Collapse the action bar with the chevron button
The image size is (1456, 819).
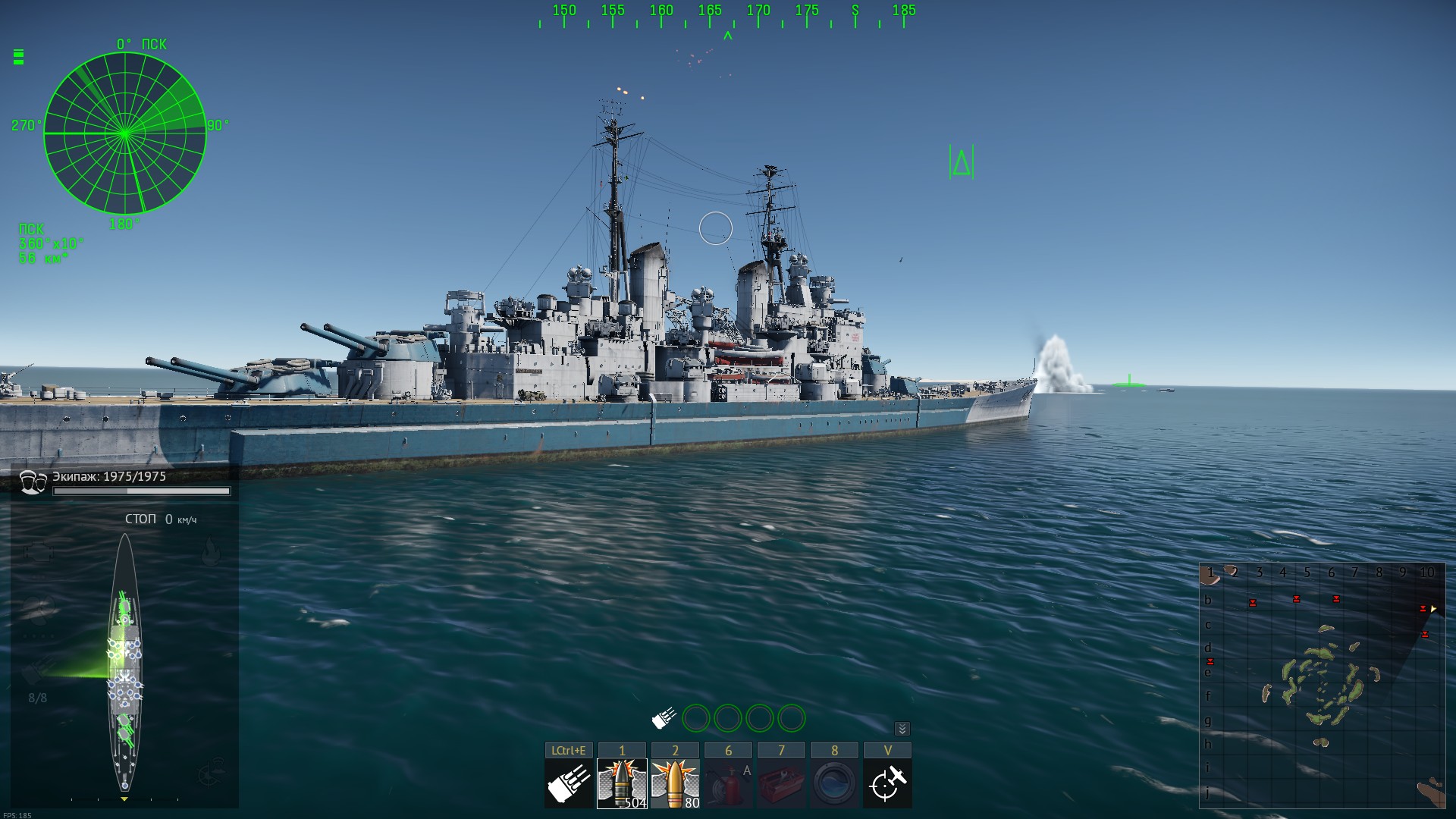pyautogui.click(x=902, y=729)
